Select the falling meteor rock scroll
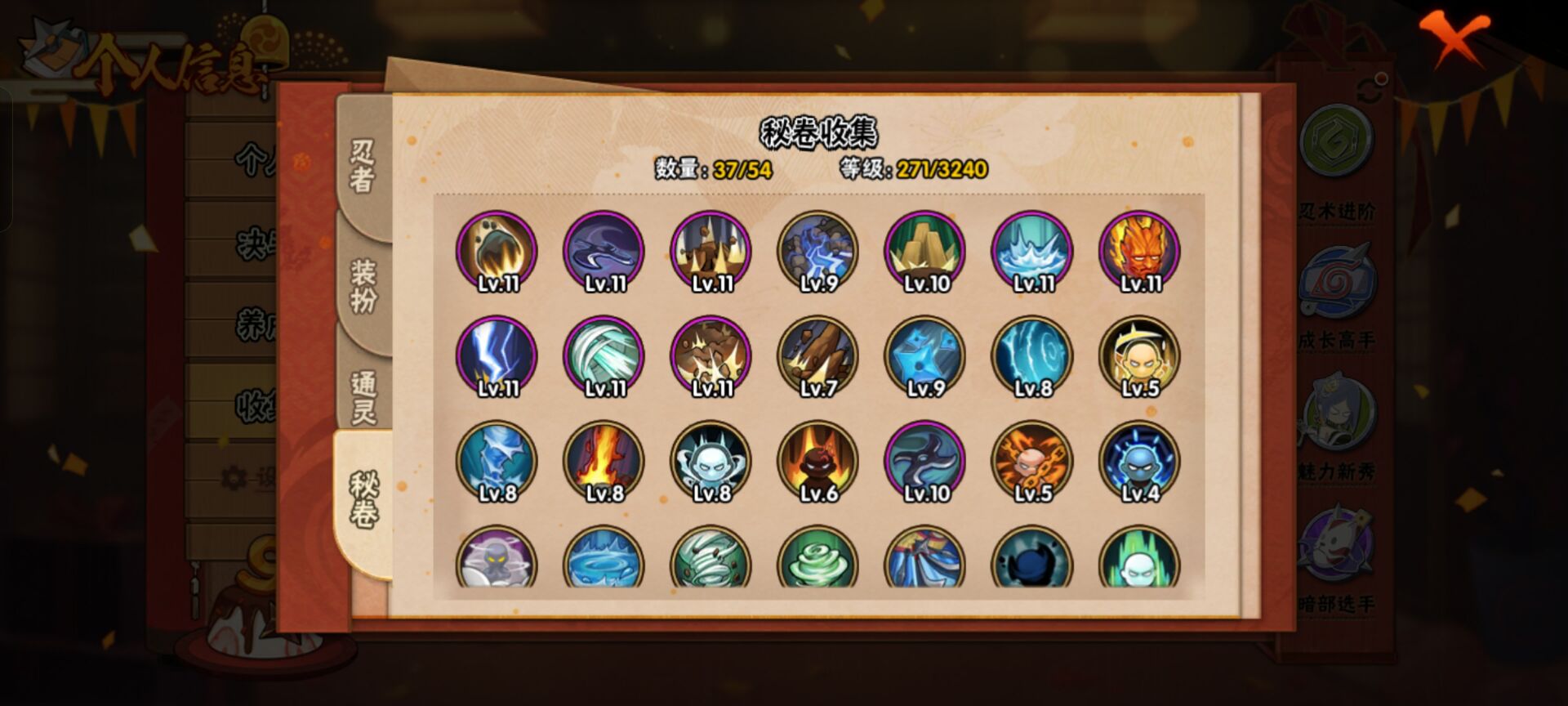 coord(497,252)
